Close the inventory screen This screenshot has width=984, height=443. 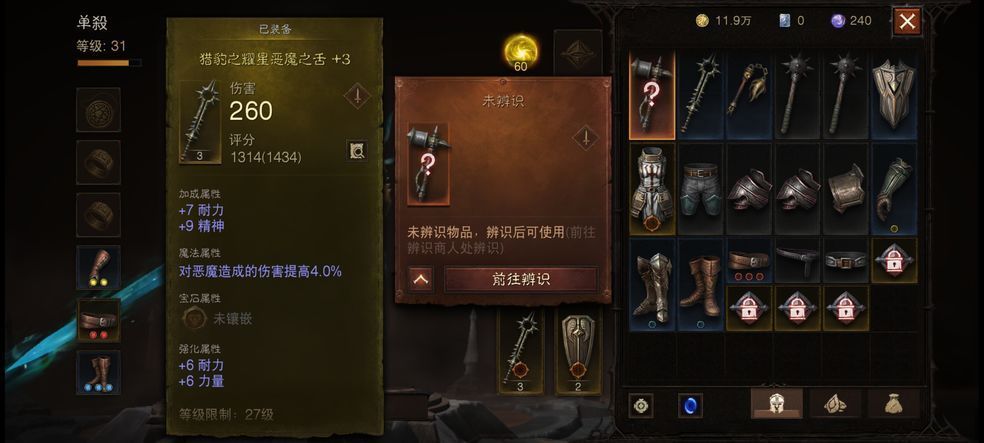point(906,21)
